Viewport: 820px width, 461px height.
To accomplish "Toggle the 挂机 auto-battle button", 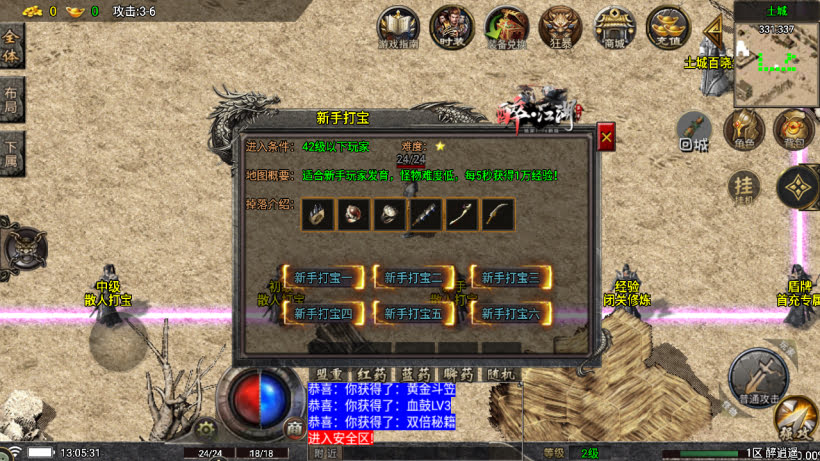I will (743, 185).
